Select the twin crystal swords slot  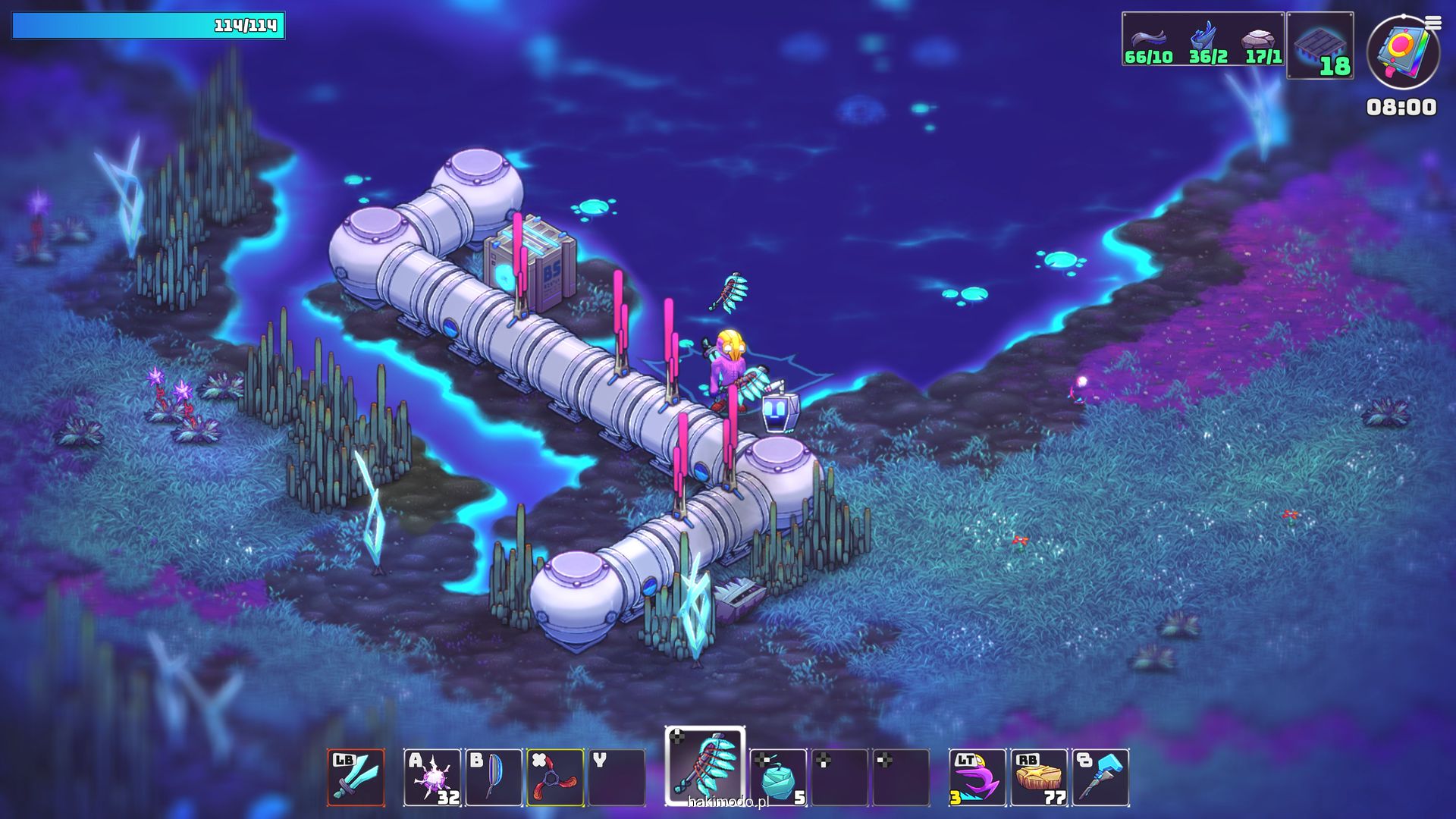(x=356, y=777)
